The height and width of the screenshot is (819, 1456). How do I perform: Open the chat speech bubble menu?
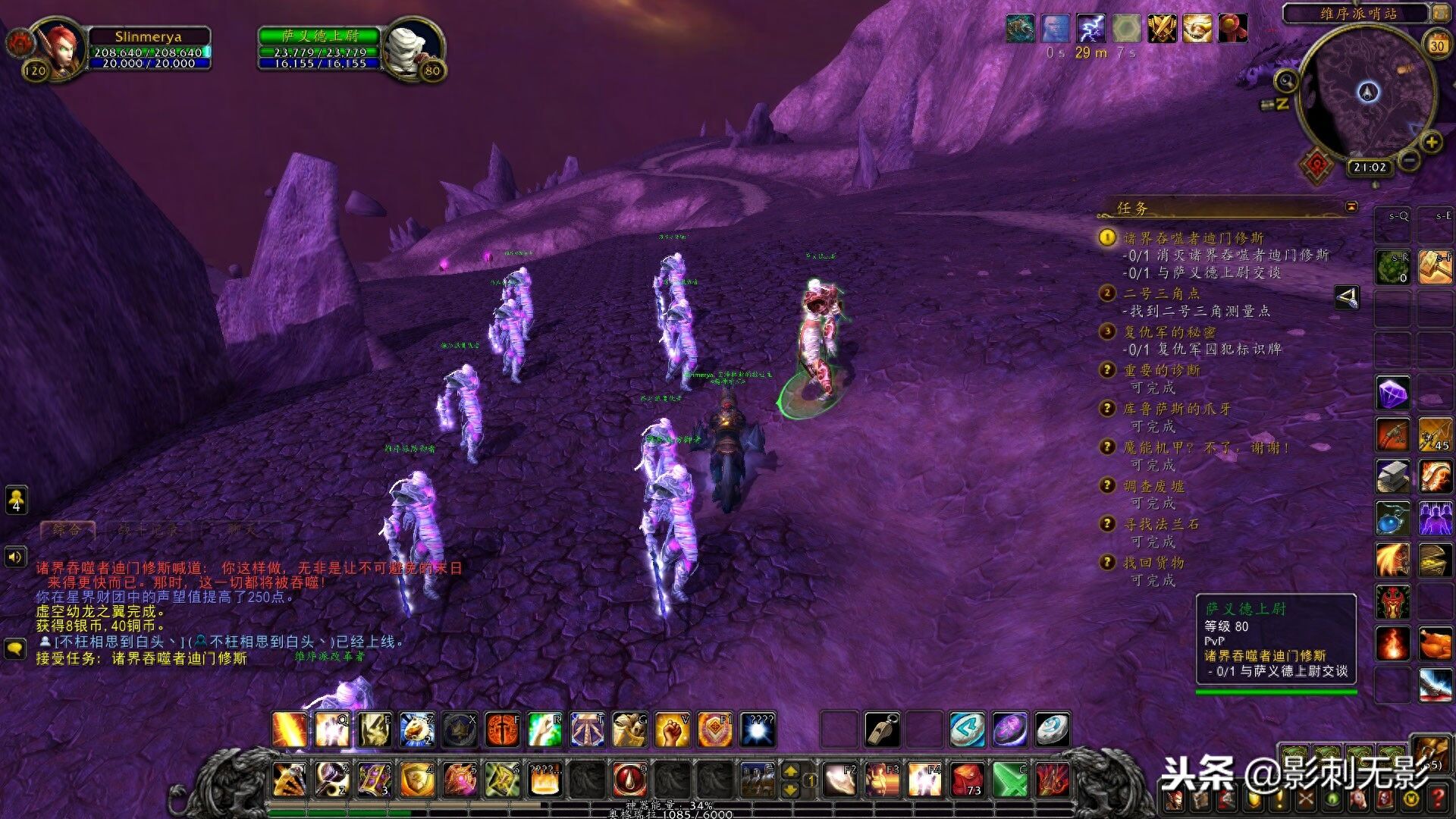[15, 648]
